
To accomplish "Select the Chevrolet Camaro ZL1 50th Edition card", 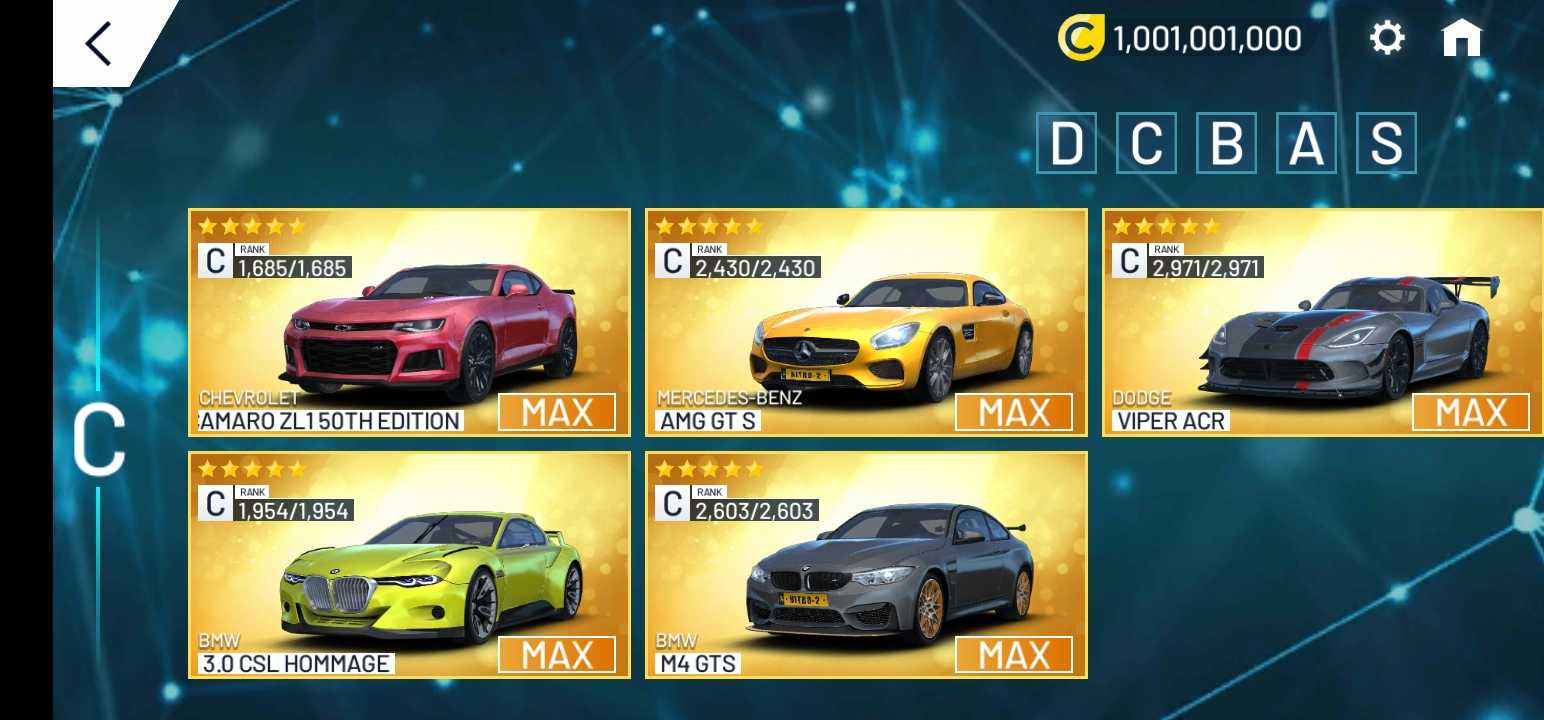I will point(409,322).
